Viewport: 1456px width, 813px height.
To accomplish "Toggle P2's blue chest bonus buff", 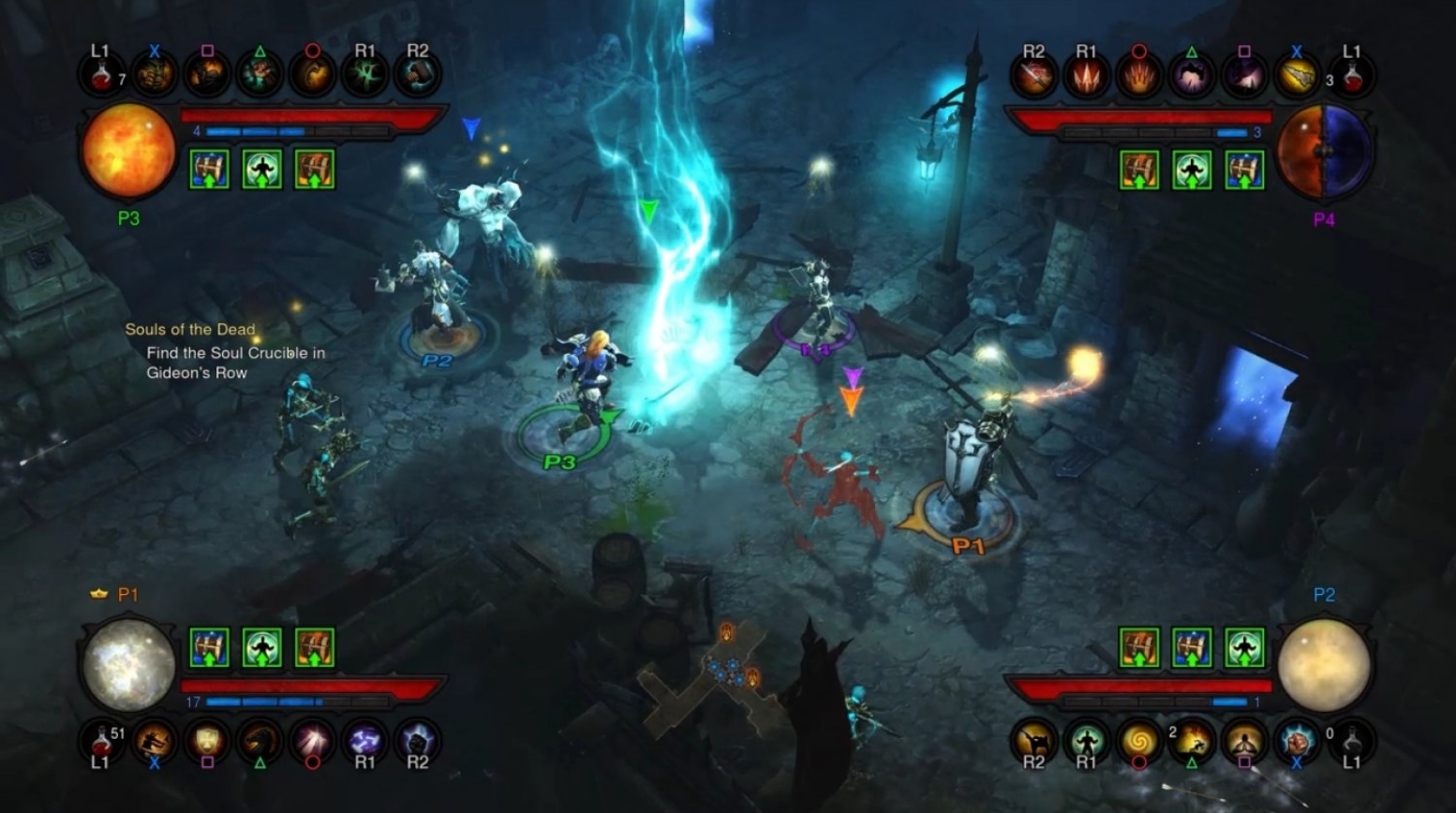I will pos(1192,646).
